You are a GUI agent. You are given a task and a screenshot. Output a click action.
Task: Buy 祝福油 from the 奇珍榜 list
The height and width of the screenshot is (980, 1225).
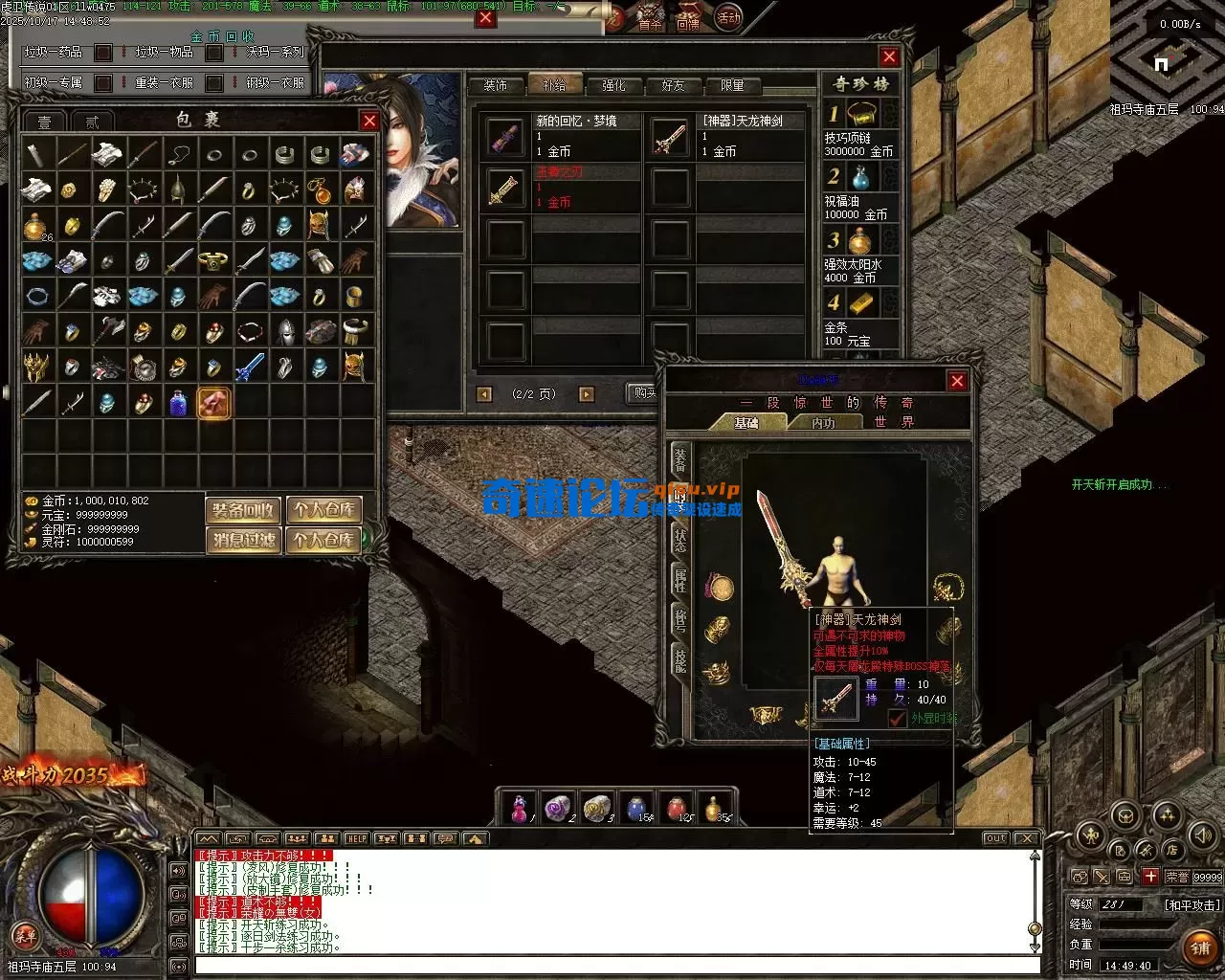point(860,178)
